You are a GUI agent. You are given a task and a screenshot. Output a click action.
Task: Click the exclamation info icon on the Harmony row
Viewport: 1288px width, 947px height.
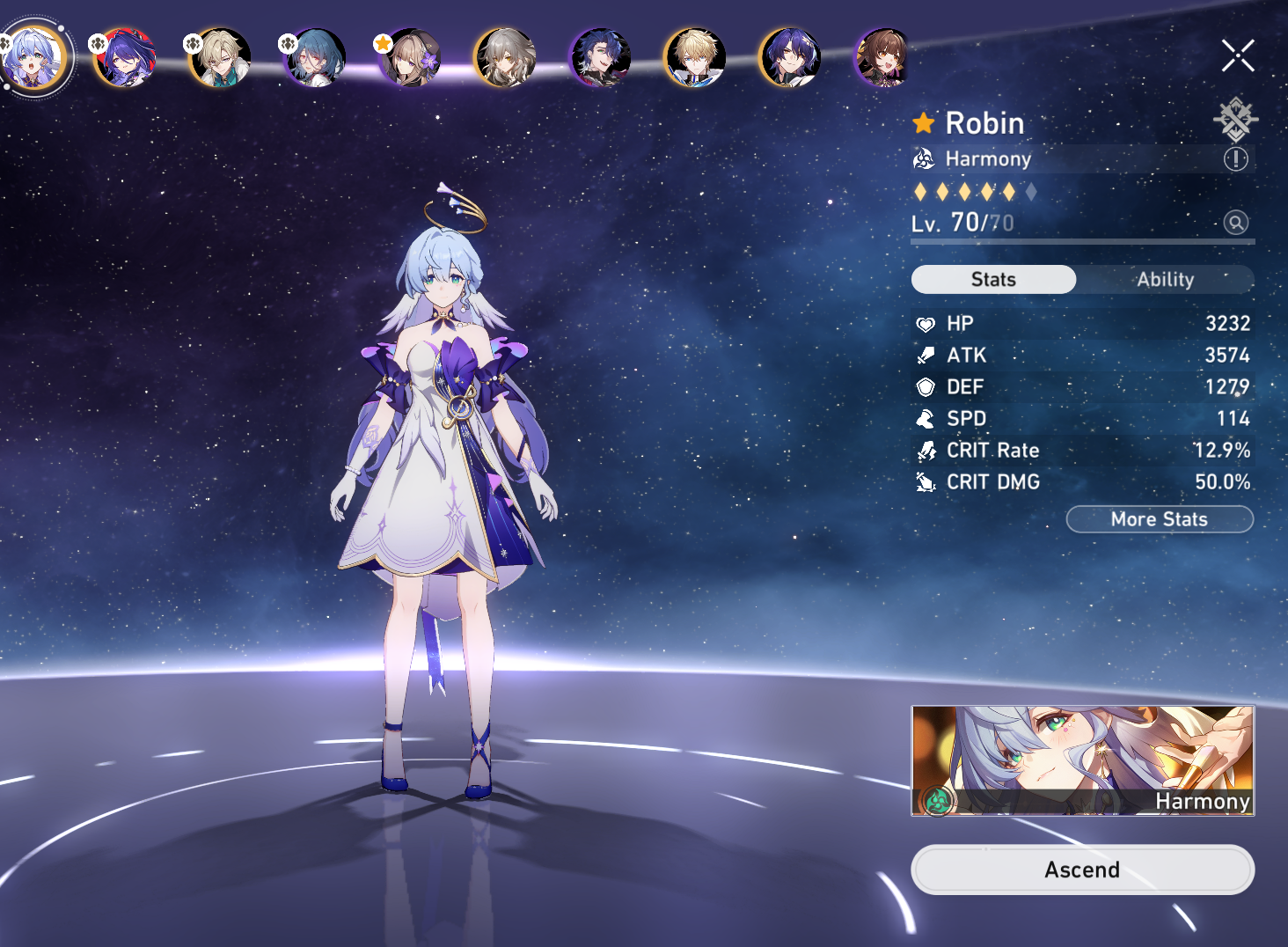point(1236,159)
